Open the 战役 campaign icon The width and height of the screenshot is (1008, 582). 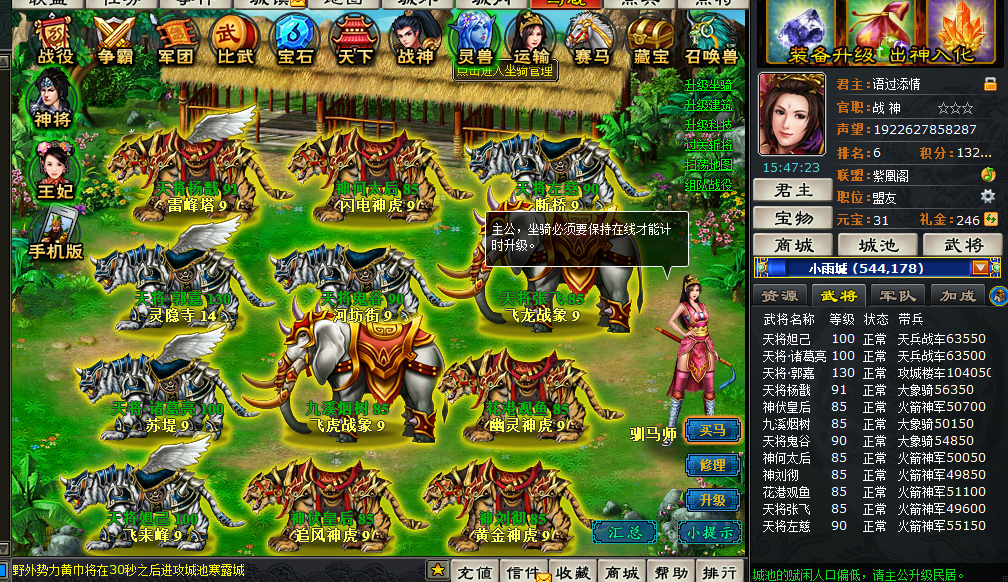click(56, 41)
